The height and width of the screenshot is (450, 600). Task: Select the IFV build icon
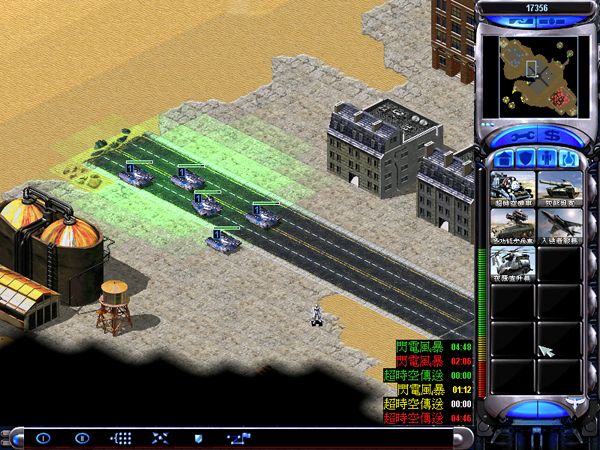click(x=511, y=225)
